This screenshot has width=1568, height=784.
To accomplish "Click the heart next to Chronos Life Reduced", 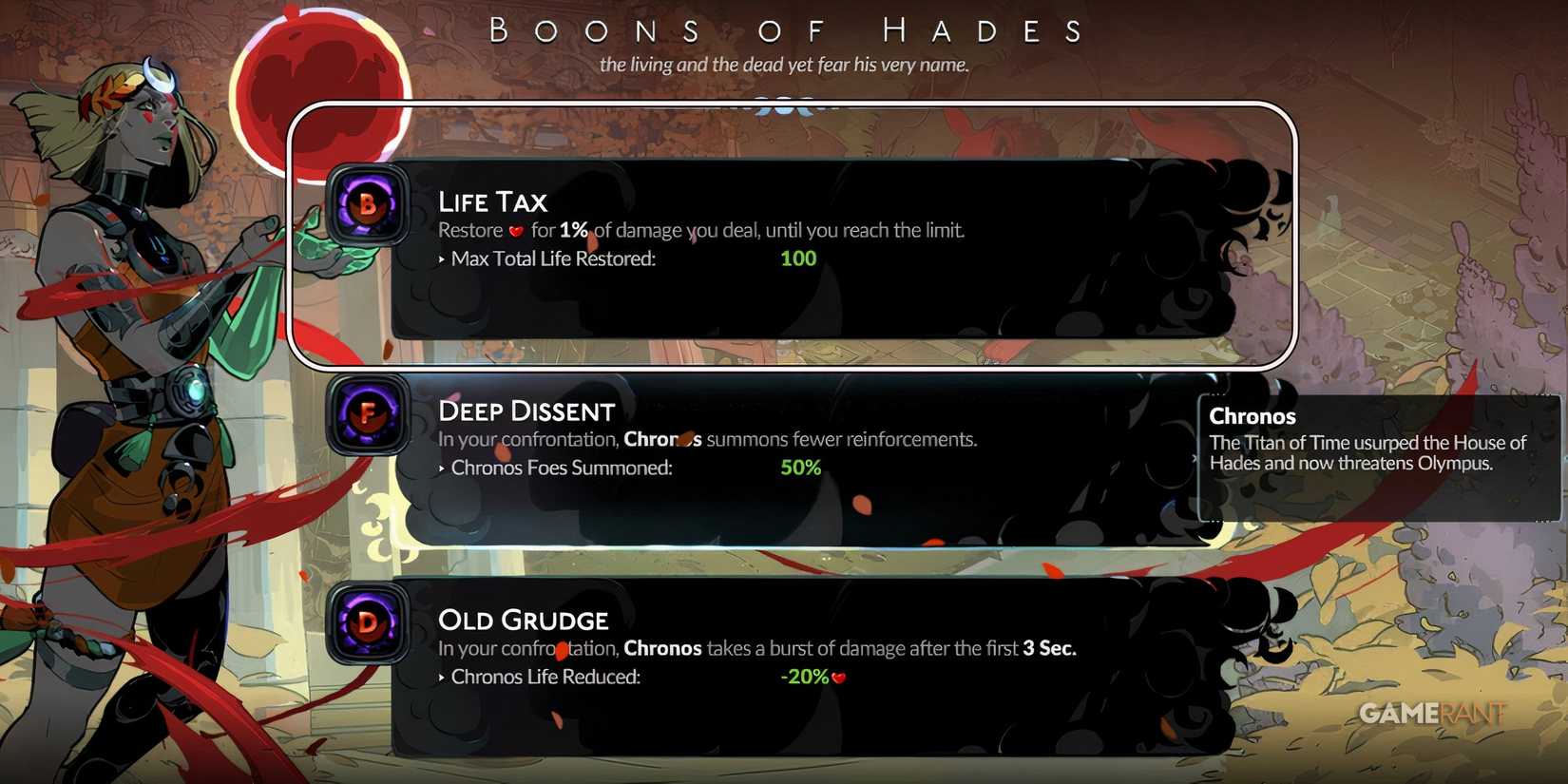I will pos(840,678).
